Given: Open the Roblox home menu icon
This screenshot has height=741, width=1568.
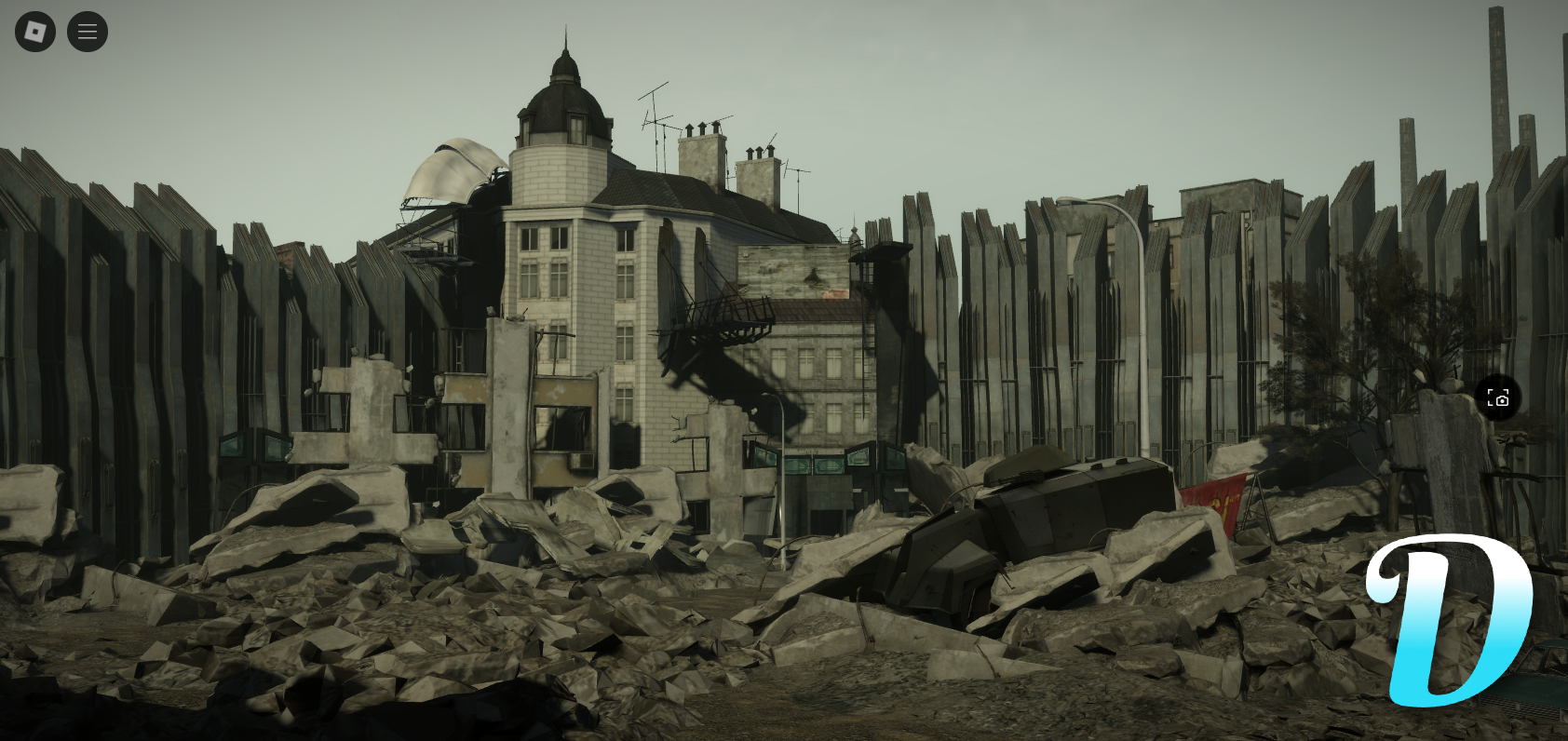Looking at the screenshot, I should (x=34, y=31).
